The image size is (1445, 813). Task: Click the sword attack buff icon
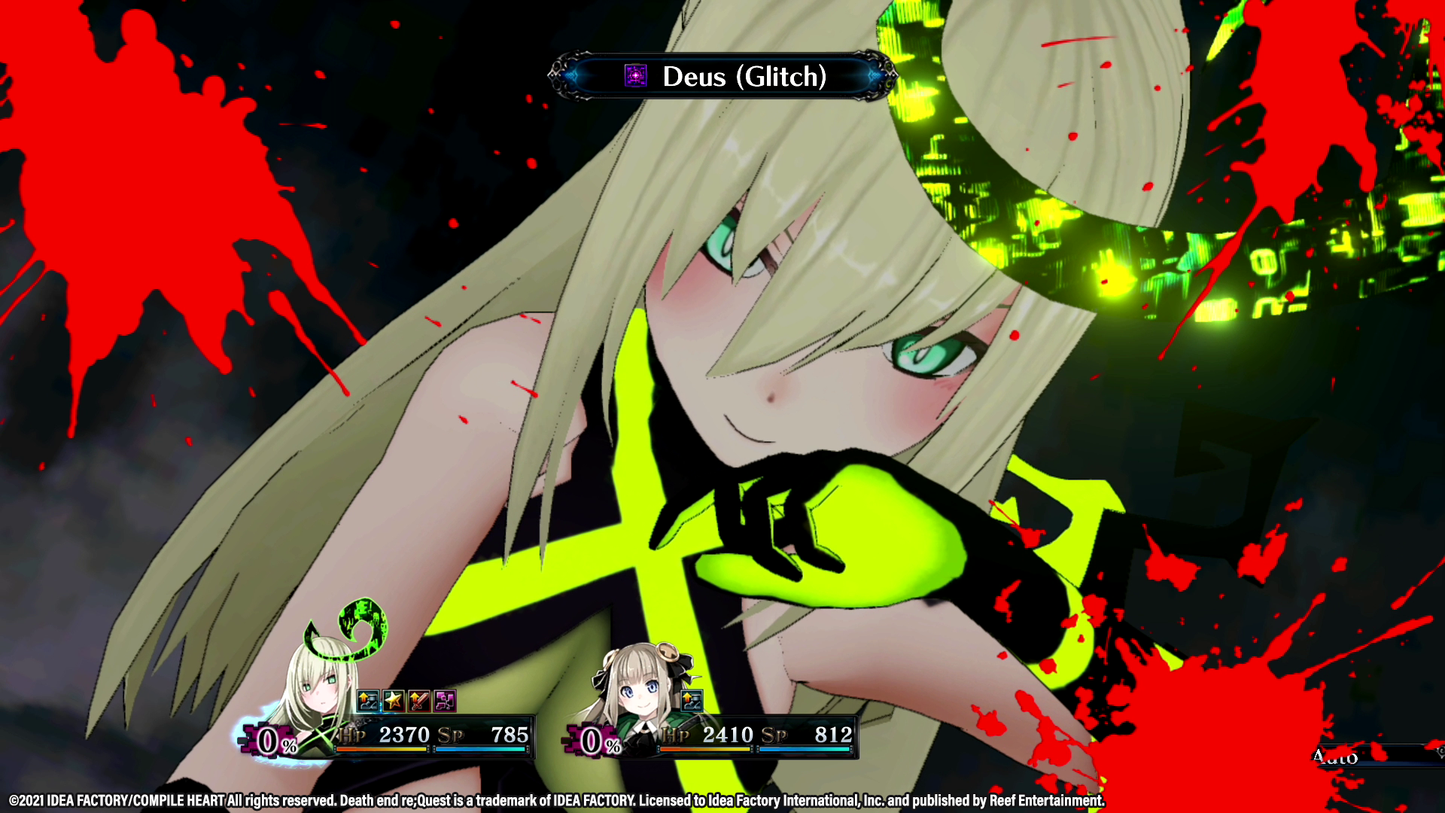tap(420, 701)
